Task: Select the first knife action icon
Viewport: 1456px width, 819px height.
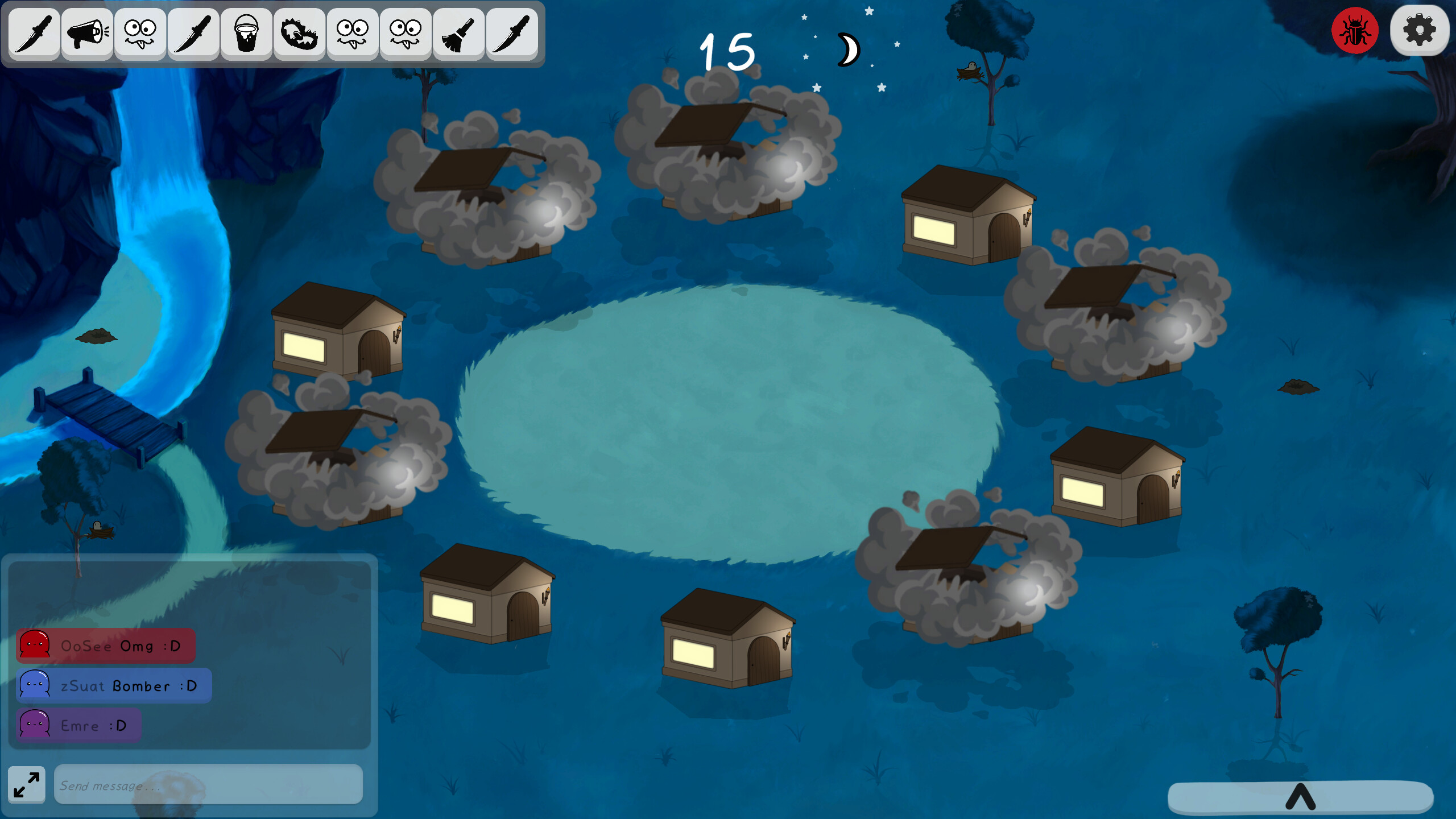Action: point(34,33)
